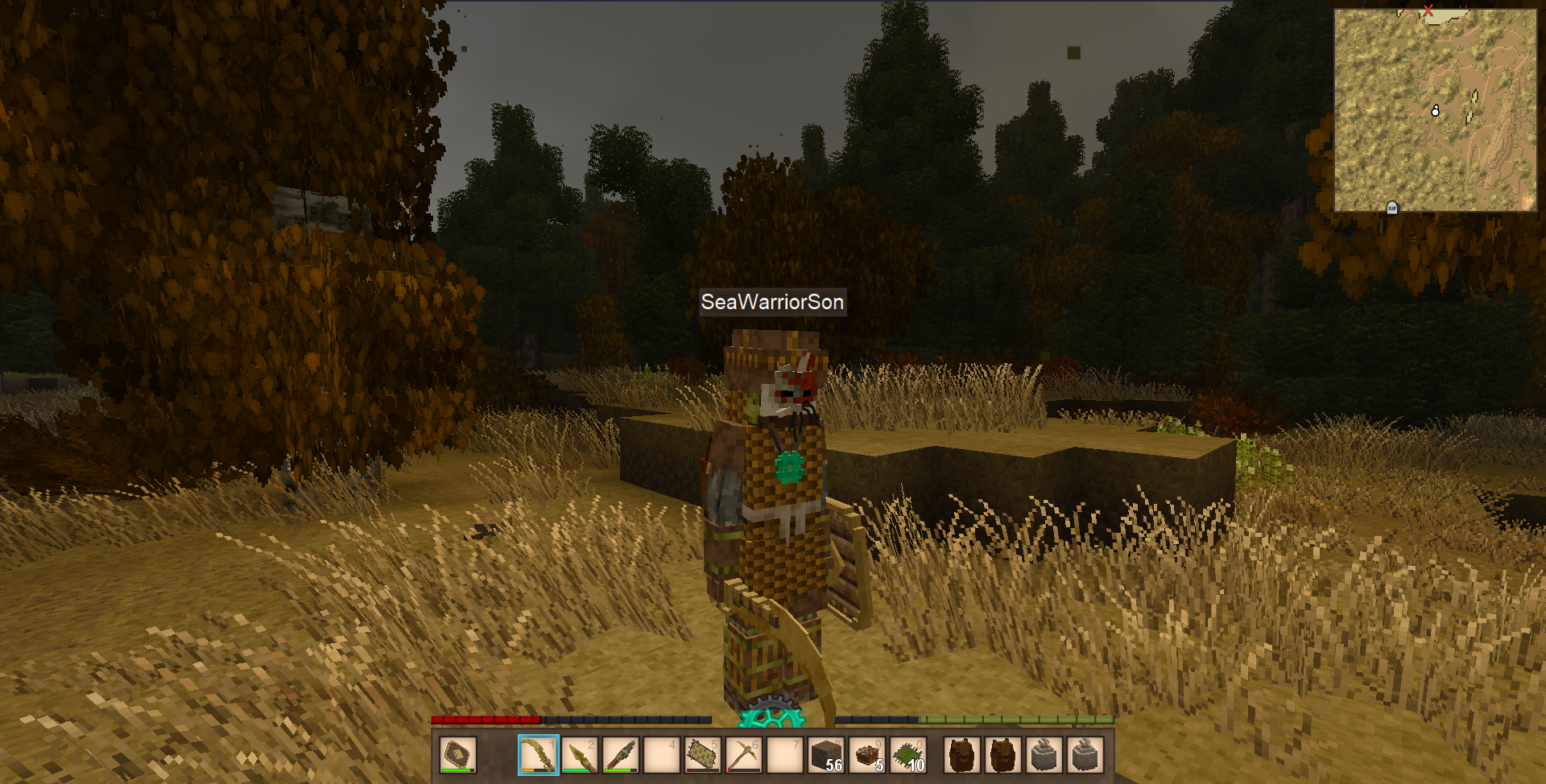This screenshot has height=784, width=1546.
Task: Select the stack of 56 soil blocks
Action: [x=826, y=755]
